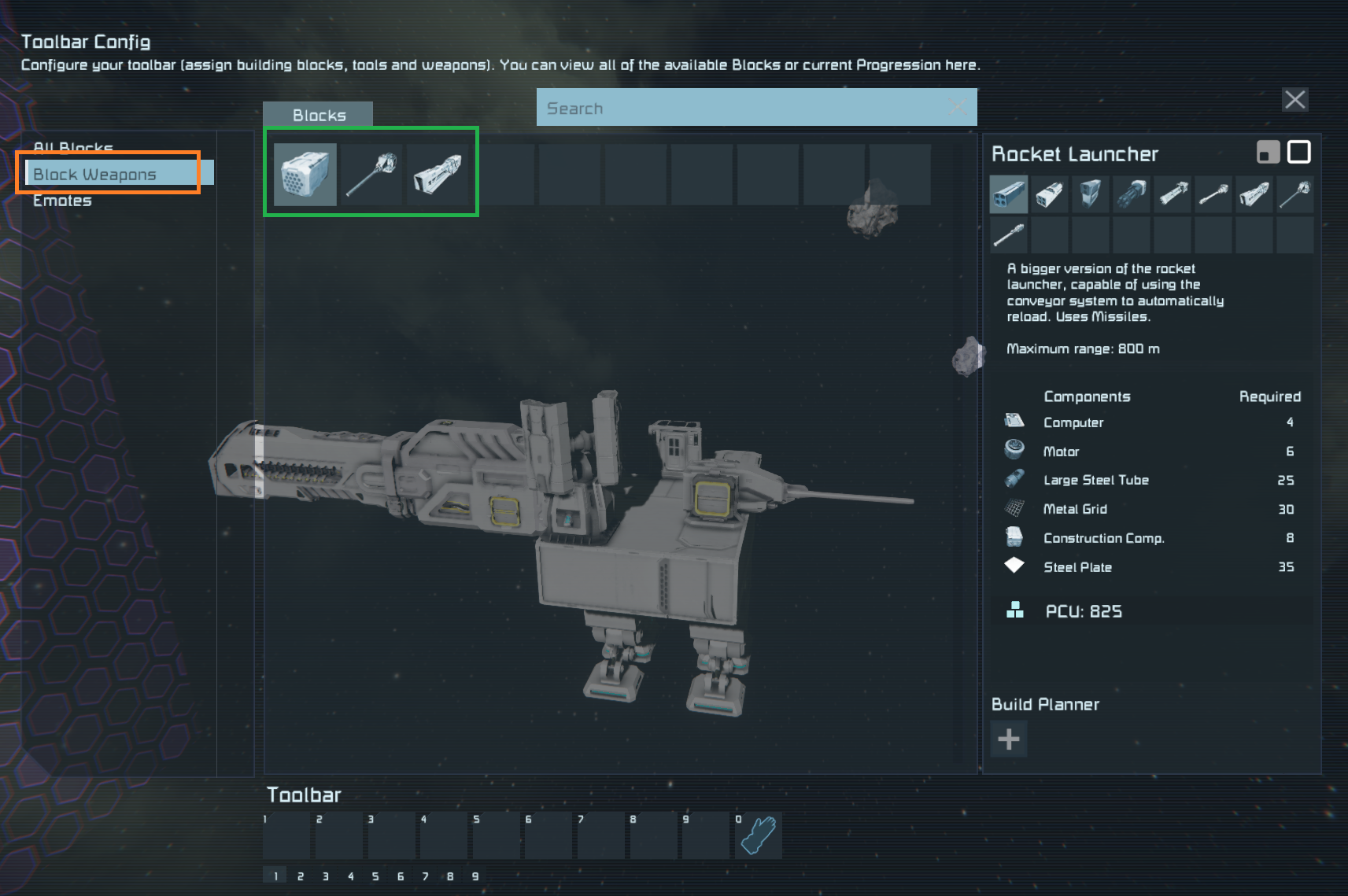Pick the railgun block in the grid
1348x896 pixels.
(x=437, y=174)
